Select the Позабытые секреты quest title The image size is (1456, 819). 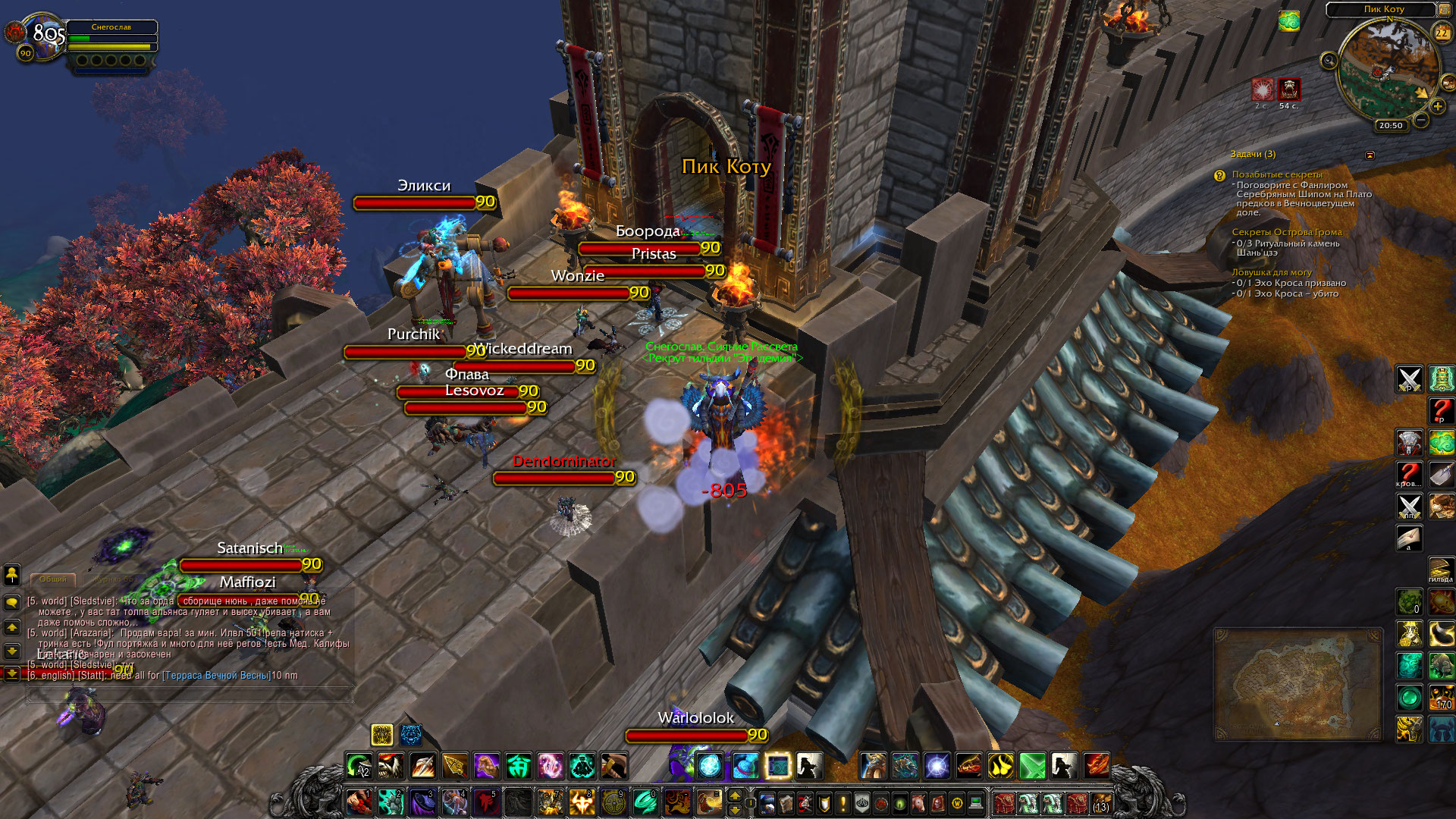pos(1276,174)
